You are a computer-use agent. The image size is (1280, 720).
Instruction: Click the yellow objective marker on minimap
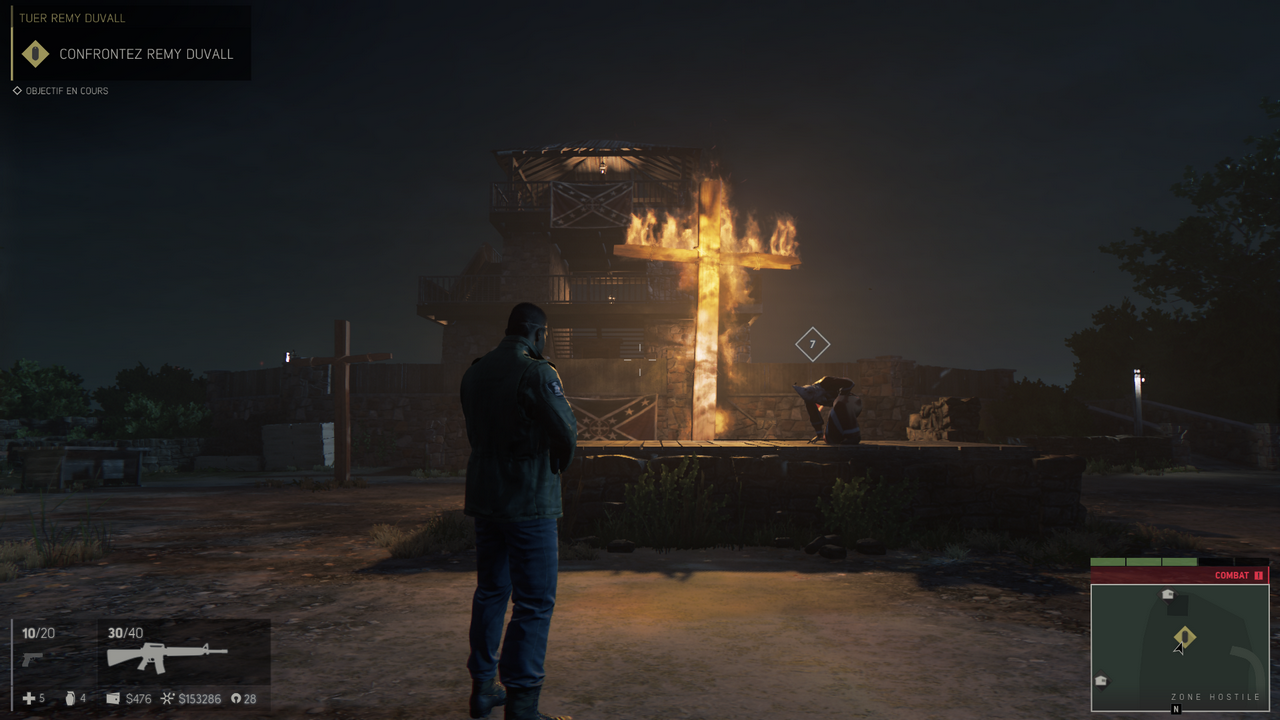click(1184, 637)
